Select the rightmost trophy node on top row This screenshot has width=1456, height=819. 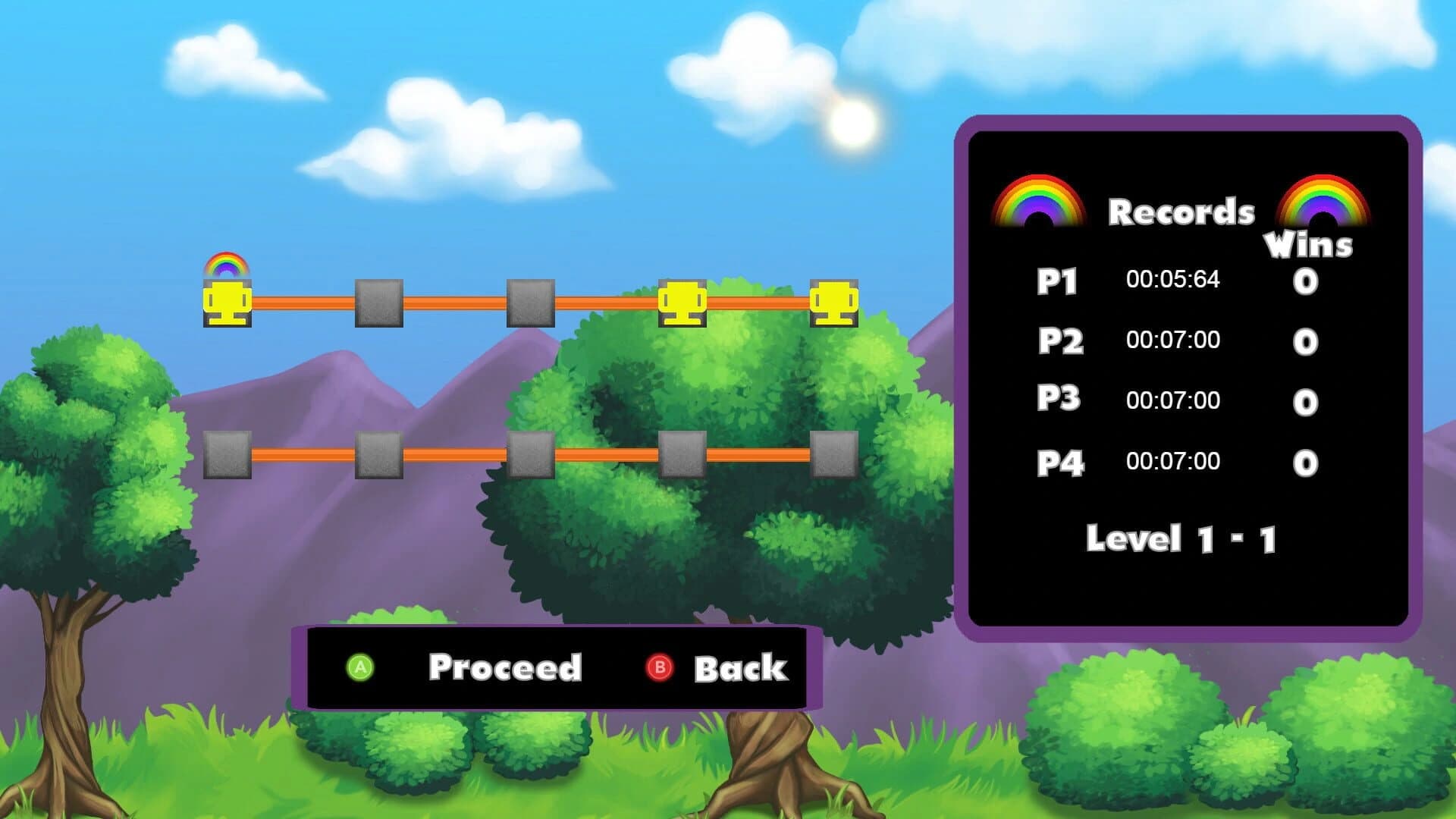[x=833, y=303]
